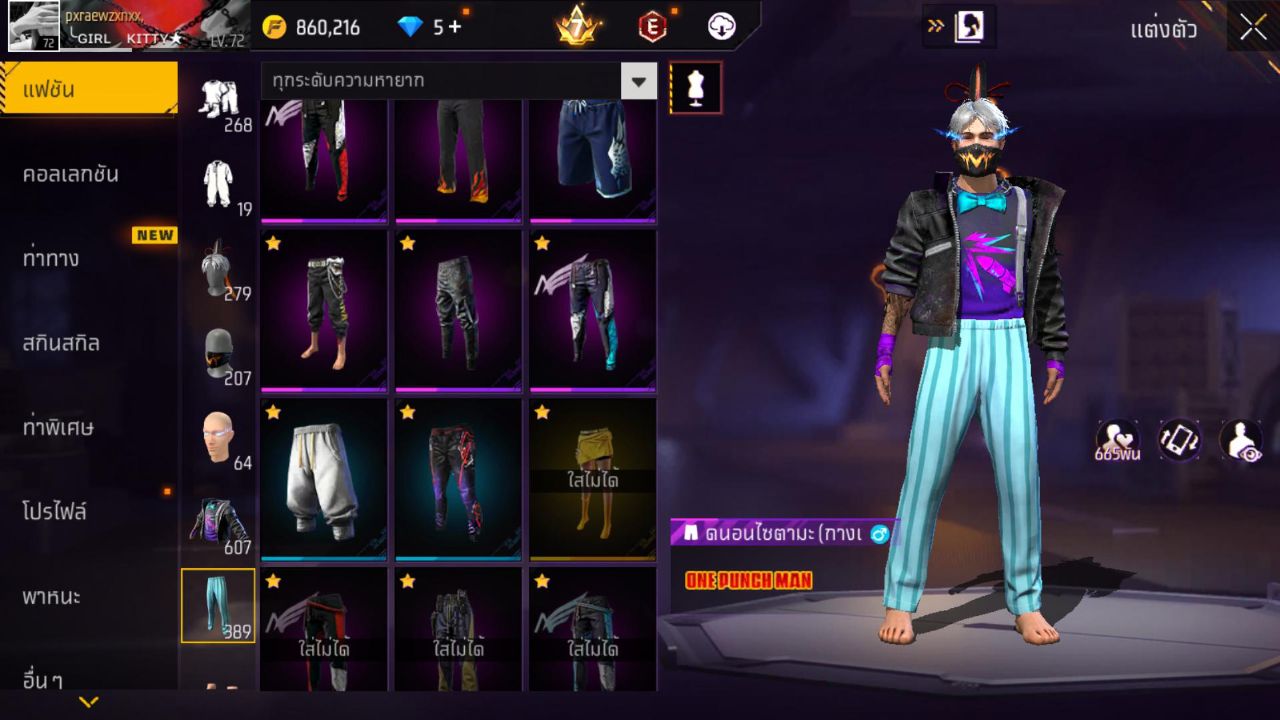
Task: Select the mask category icon labeled 207
Action: point(220,355)
